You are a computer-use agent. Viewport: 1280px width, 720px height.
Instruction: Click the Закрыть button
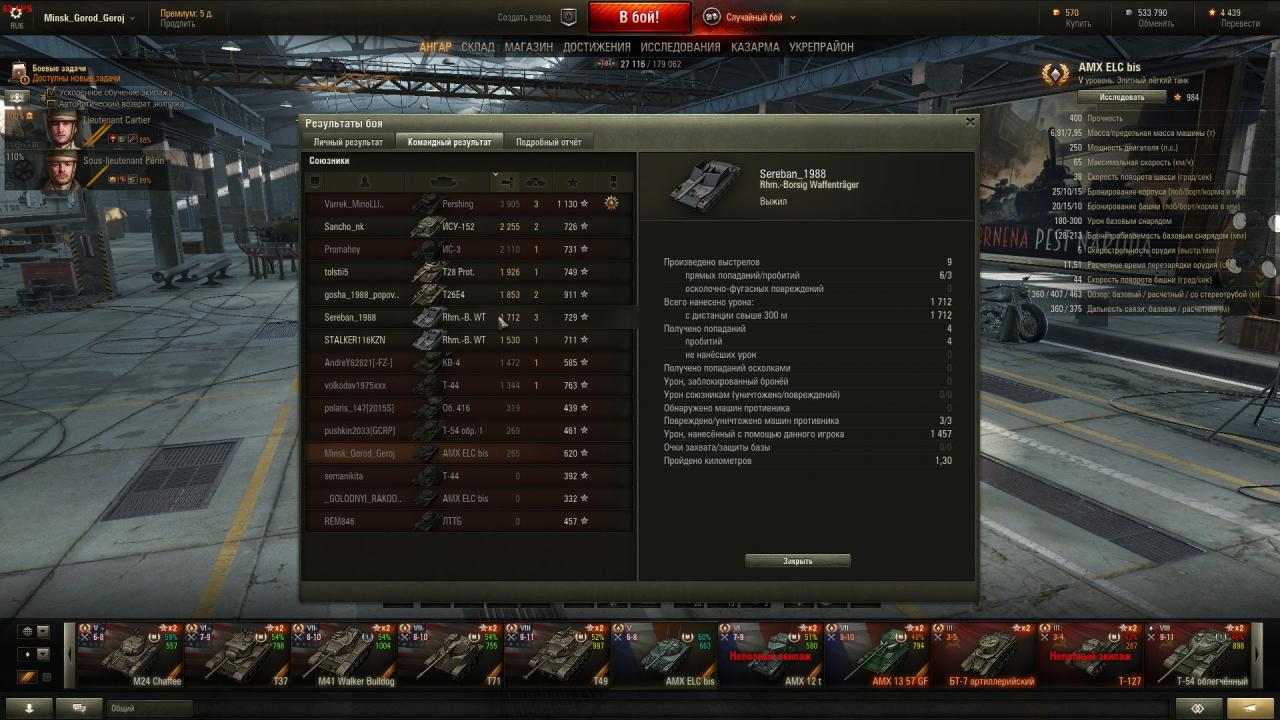[x=797, y=561]
